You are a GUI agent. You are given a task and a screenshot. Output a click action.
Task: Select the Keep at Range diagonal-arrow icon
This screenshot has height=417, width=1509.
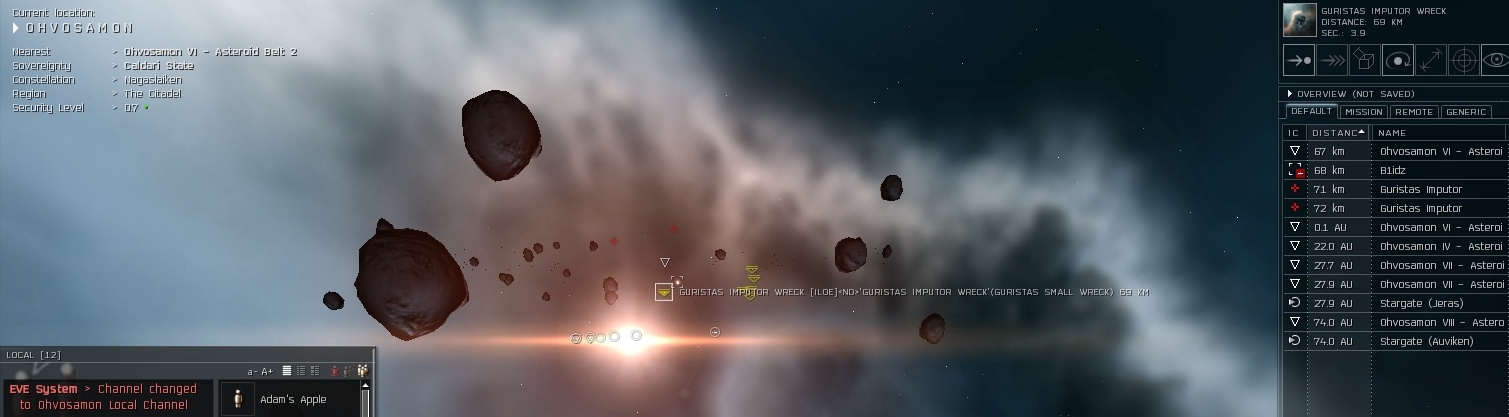1430,60
